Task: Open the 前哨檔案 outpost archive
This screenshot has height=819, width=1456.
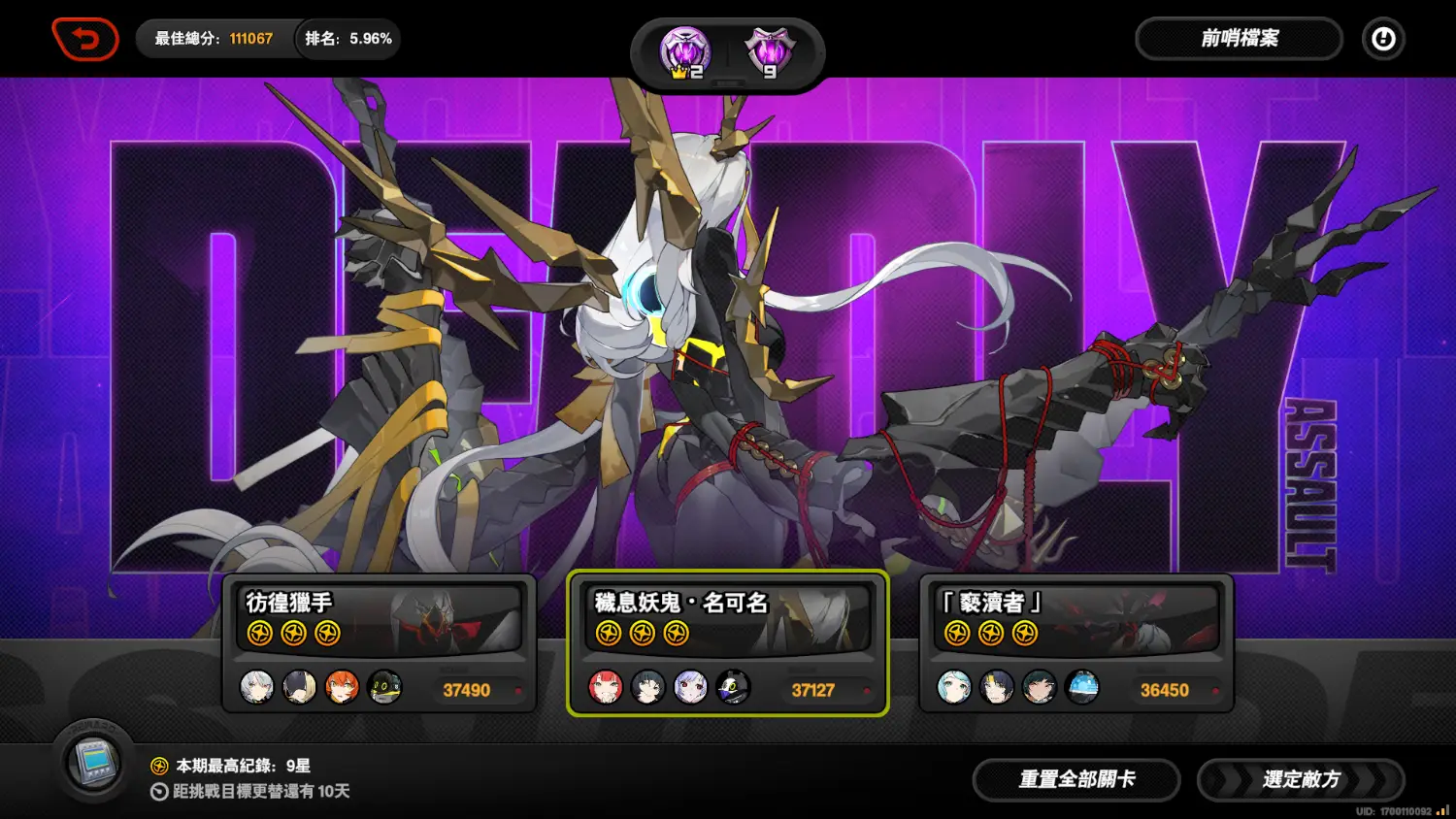Action: [x=1239, y=39]
